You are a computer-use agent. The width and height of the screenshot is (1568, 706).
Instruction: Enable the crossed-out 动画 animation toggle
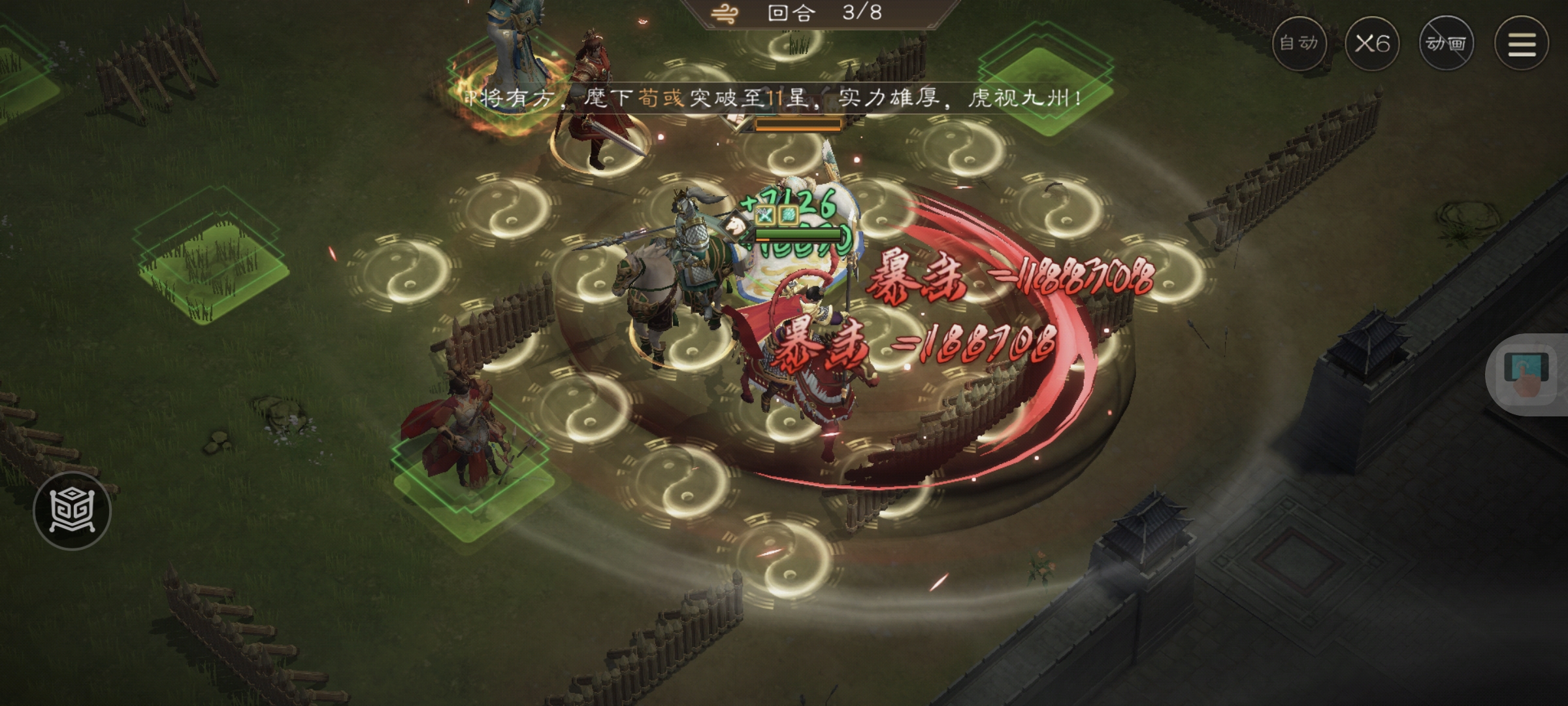(x=1448, y=43)
